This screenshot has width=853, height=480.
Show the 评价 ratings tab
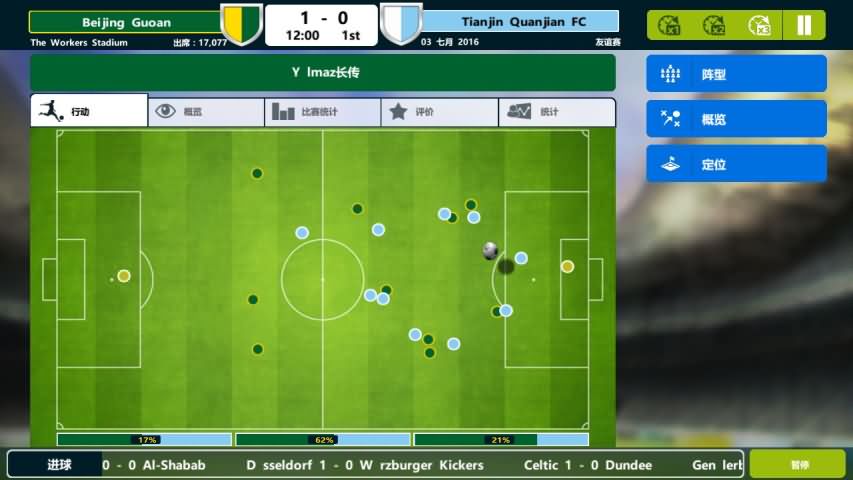[439, 112]
